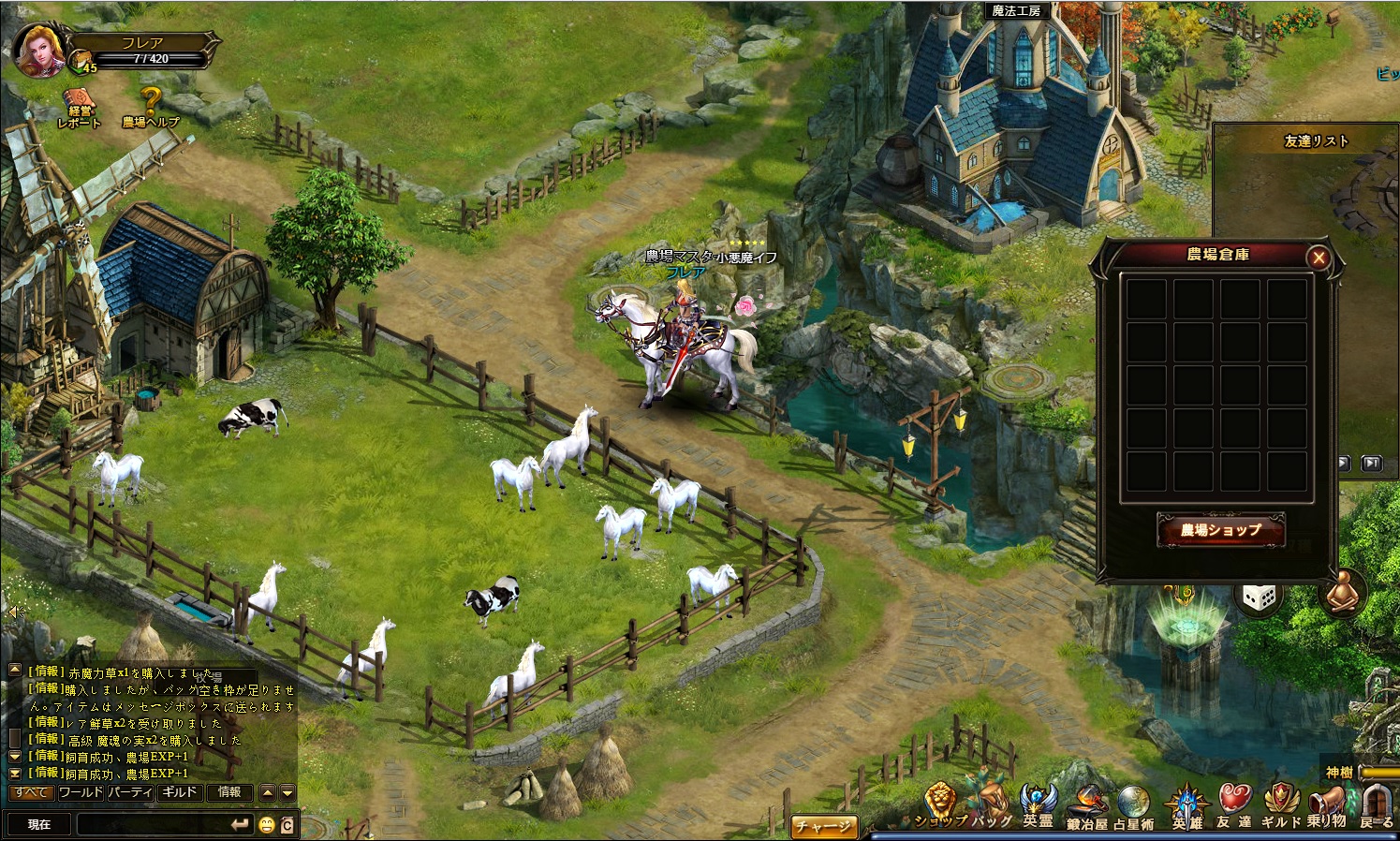Show the 農場ヘルプ farm help
This screenshot has height=841, width=1400.
[x=151, y=107]
